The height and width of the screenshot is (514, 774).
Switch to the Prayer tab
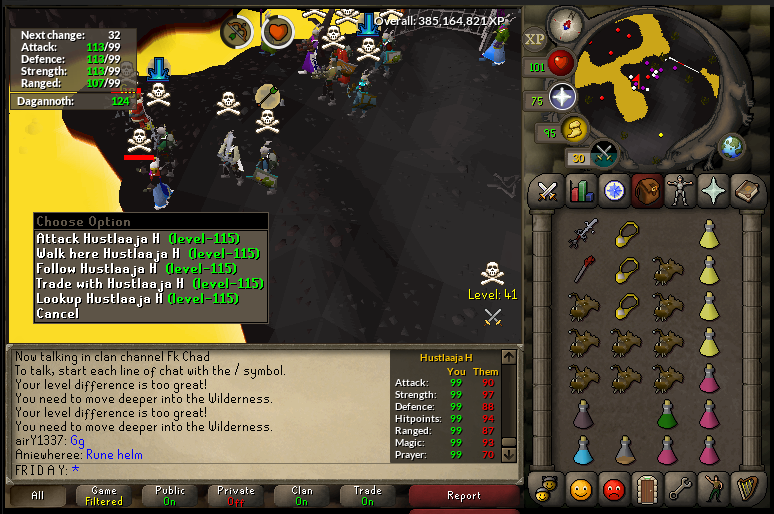tap(712, 190)
